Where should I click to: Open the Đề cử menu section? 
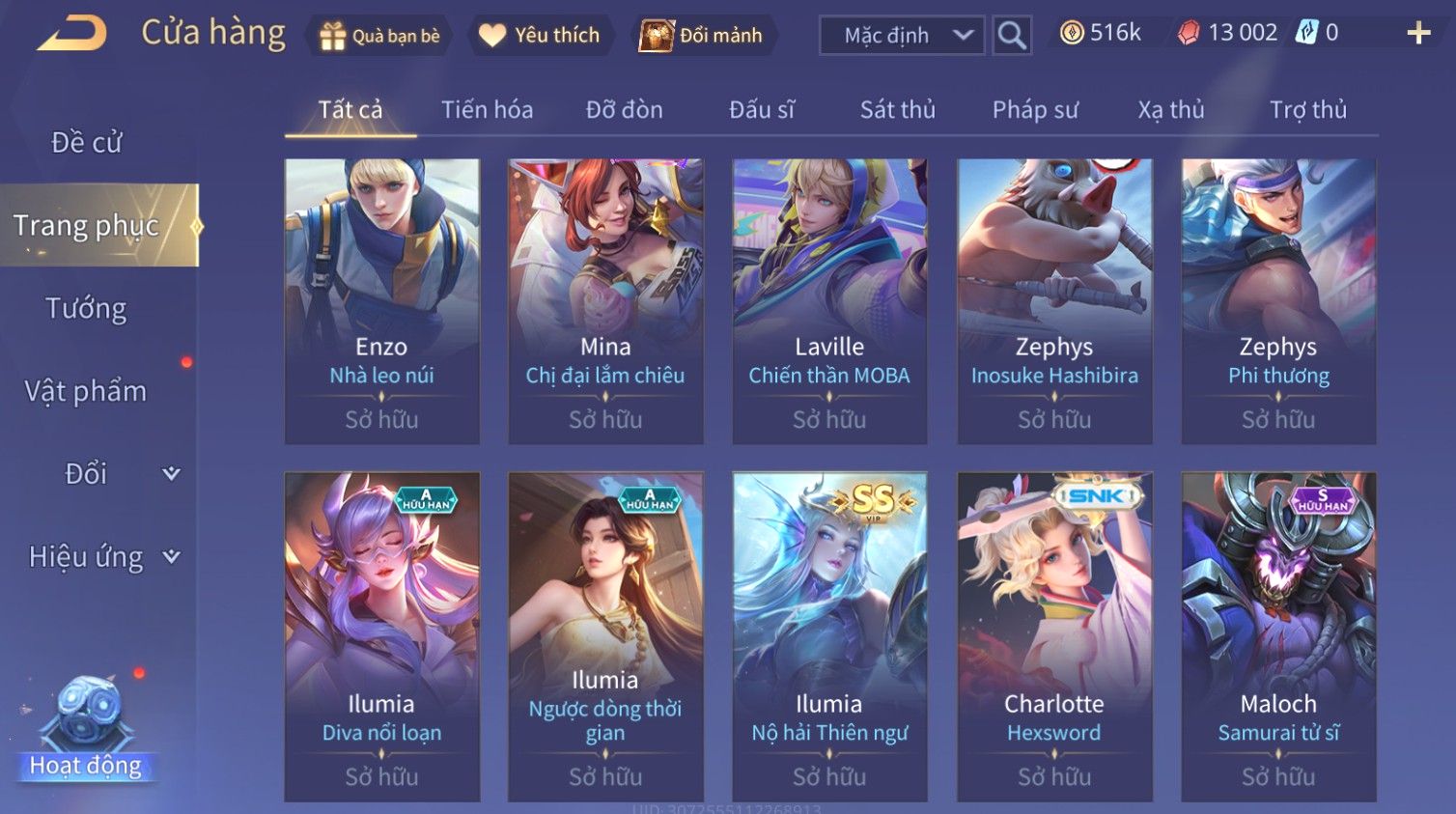[87, 143]
